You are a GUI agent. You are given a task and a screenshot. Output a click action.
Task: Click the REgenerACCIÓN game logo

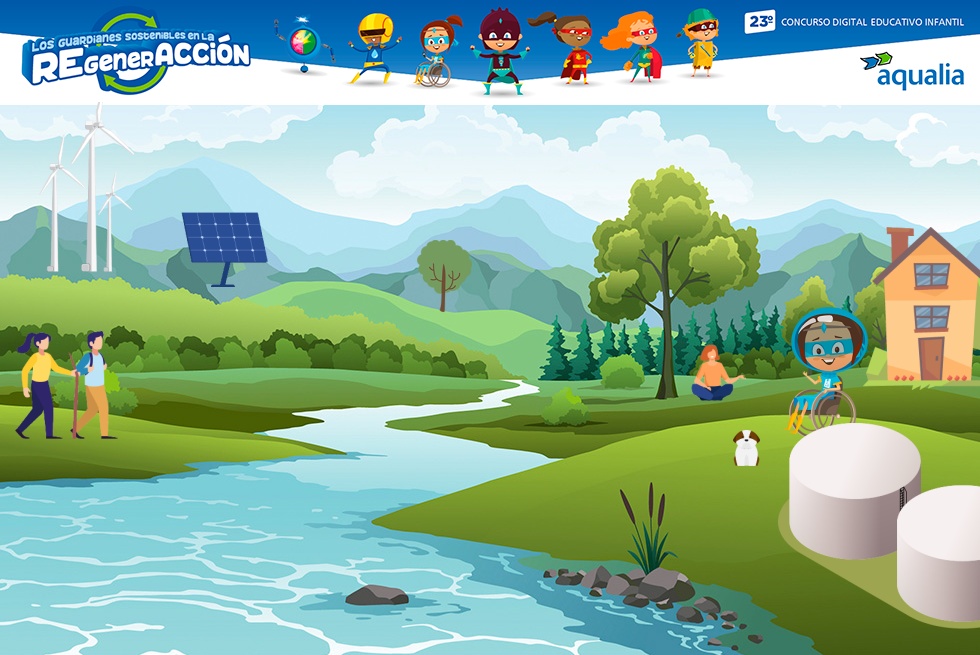(x=136, y=55)
